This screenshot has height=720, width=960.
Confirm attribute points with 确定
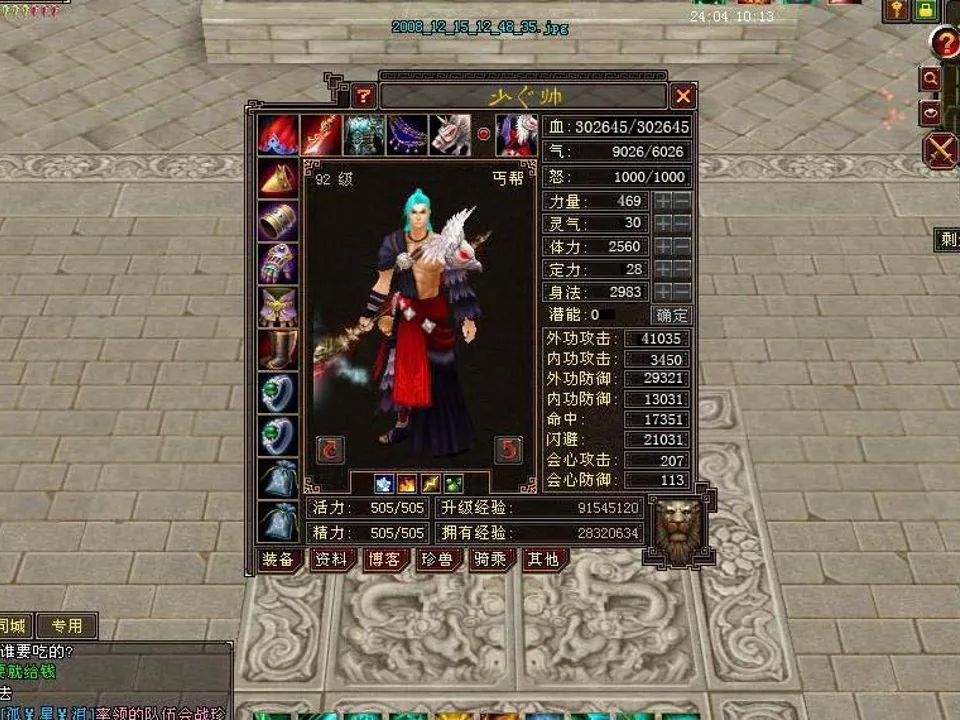[672, 315]
